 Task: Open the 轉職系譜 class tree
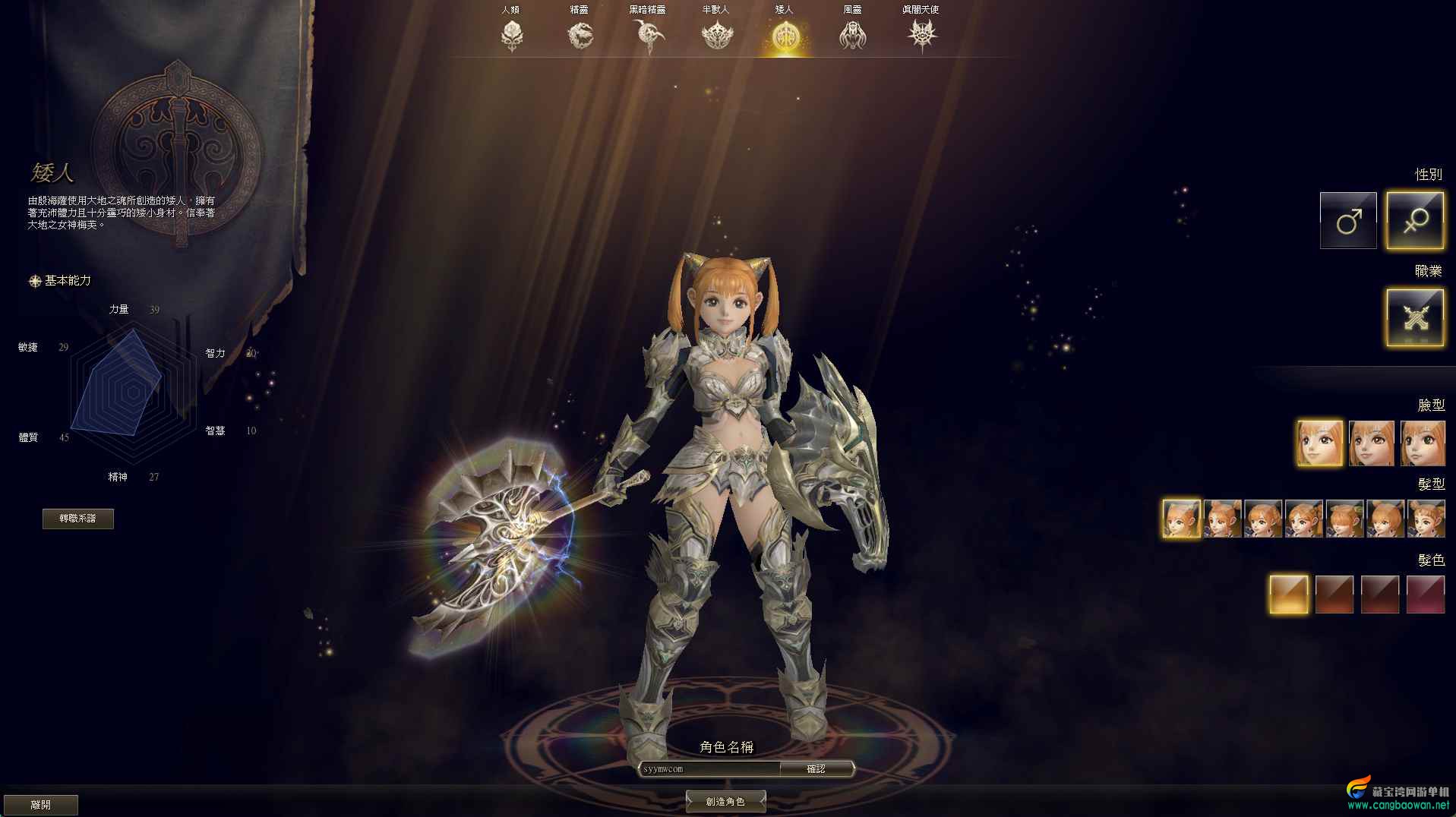[x=78, y=519]
